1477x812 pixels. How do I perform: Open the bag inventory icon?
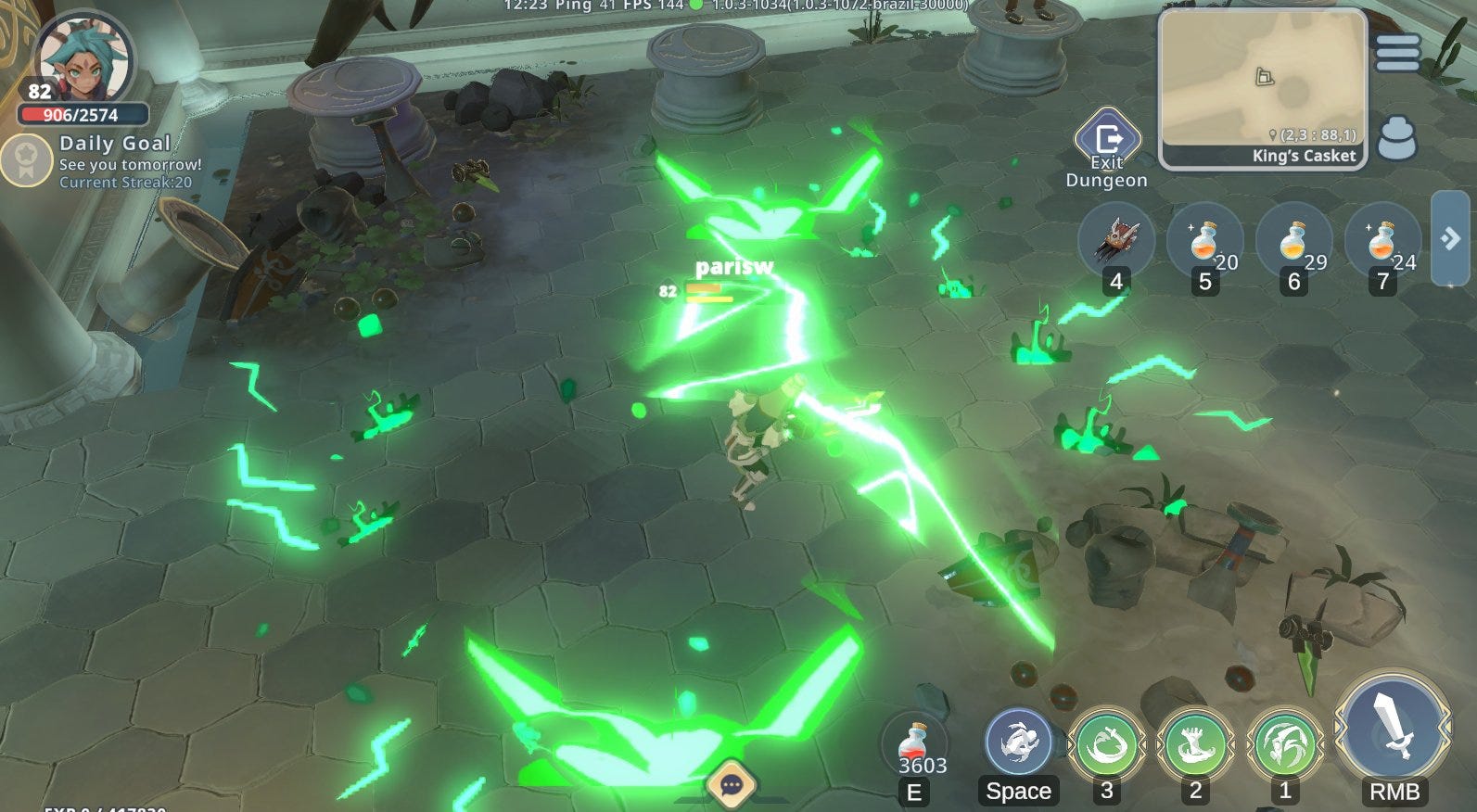1396,139
